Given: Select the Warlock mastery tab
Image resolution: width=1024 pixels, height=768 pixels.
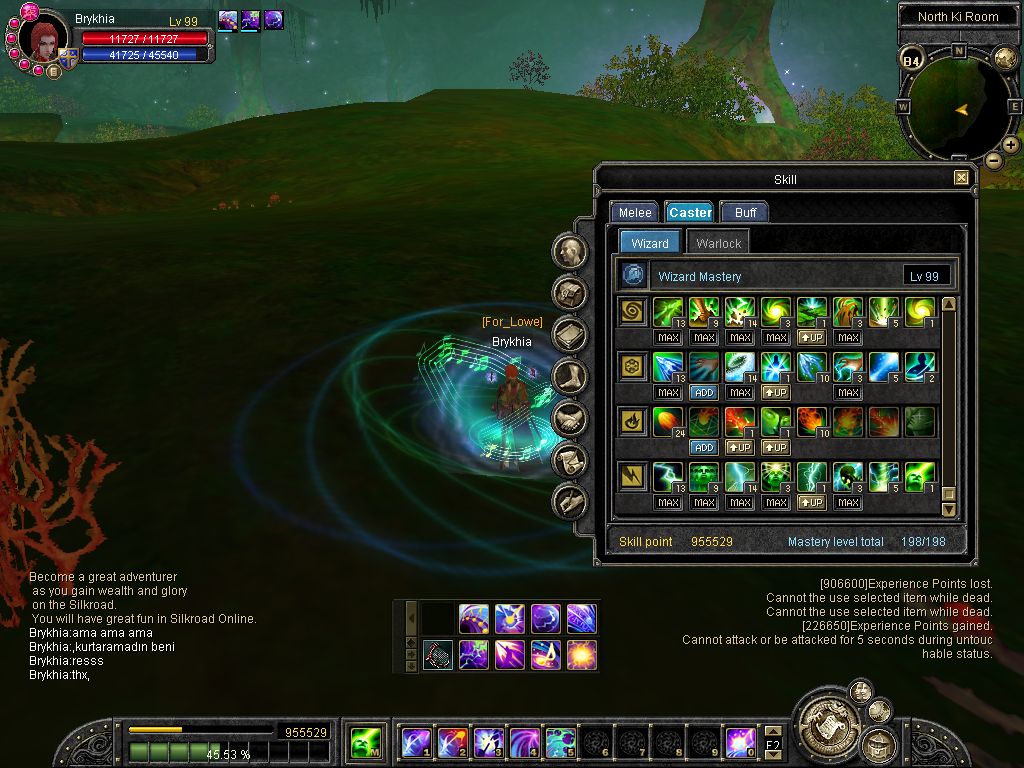Looking at the screenshot, I should pyautogui.click(x=718, y=243).
